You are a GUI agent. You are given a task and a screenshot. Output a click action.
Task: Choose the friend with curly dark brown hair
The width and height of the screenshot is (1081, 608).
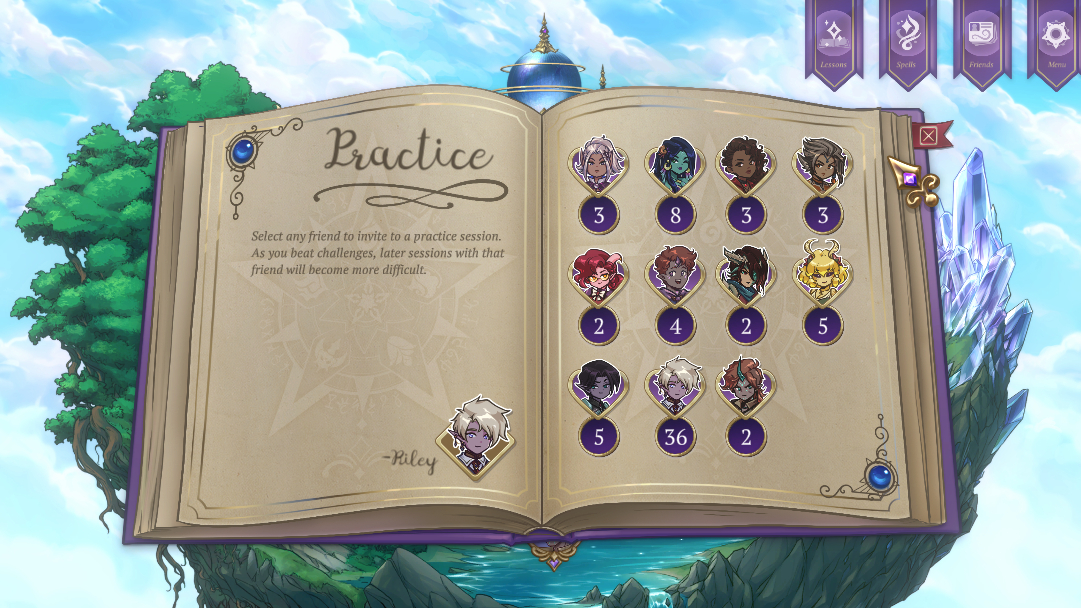click(746, 165)
